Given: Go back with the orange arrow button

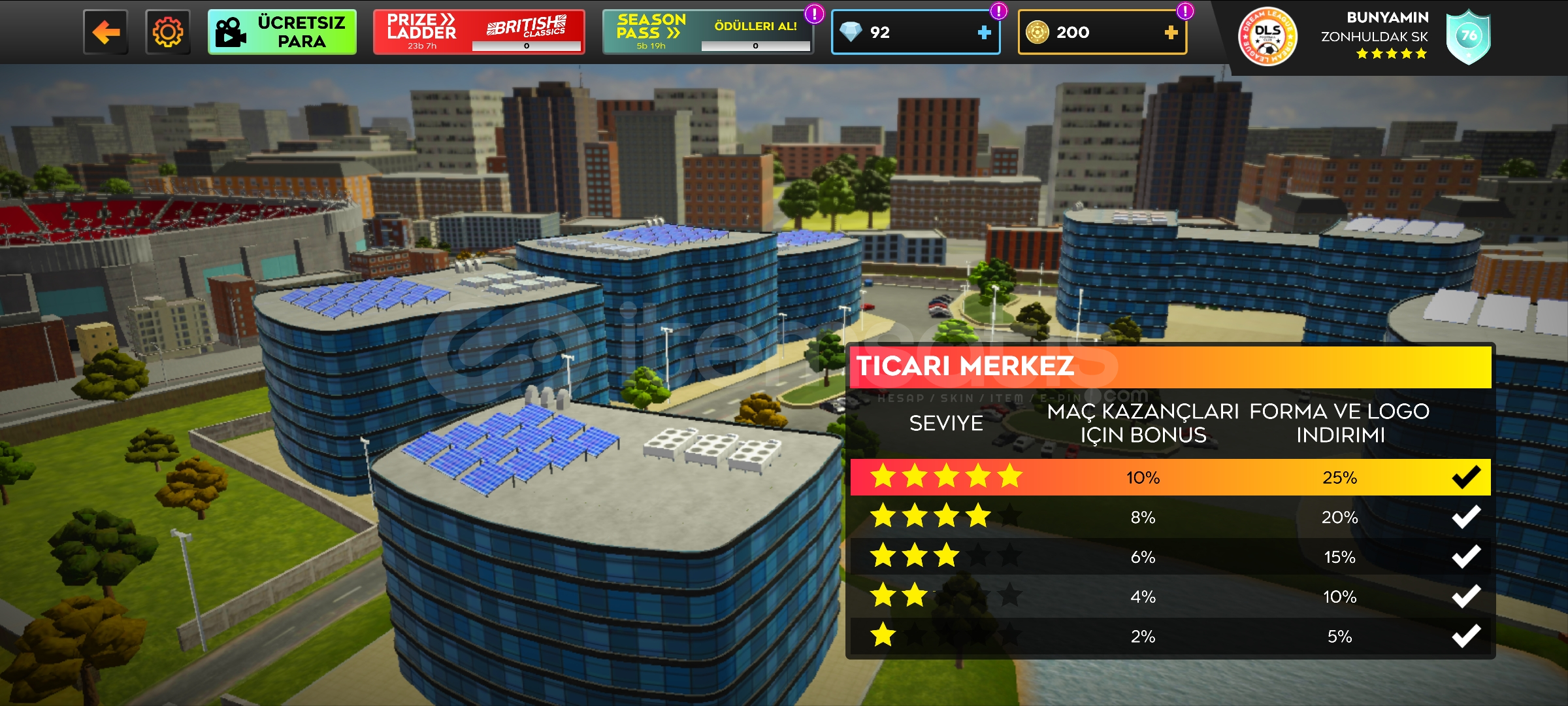Looking at the screenshot, I should 105,32.
